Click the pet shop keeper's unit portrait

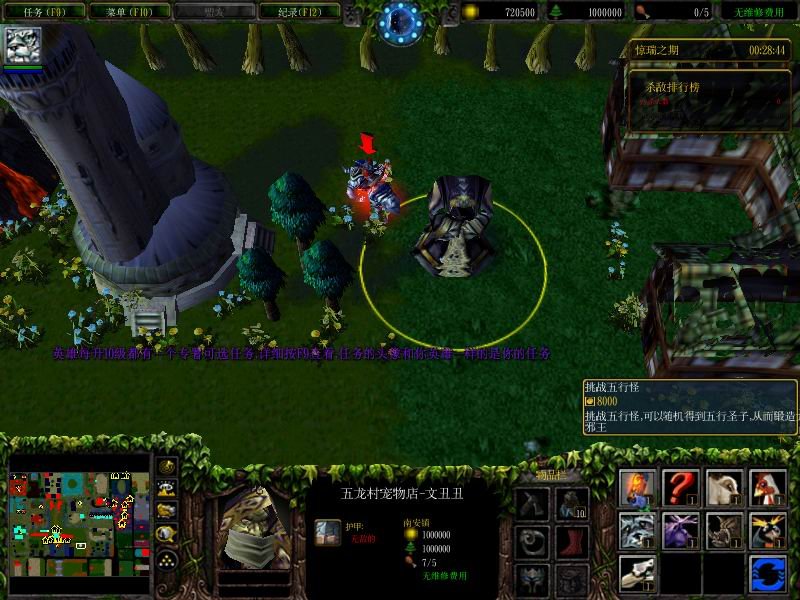[x=248, y=528]
